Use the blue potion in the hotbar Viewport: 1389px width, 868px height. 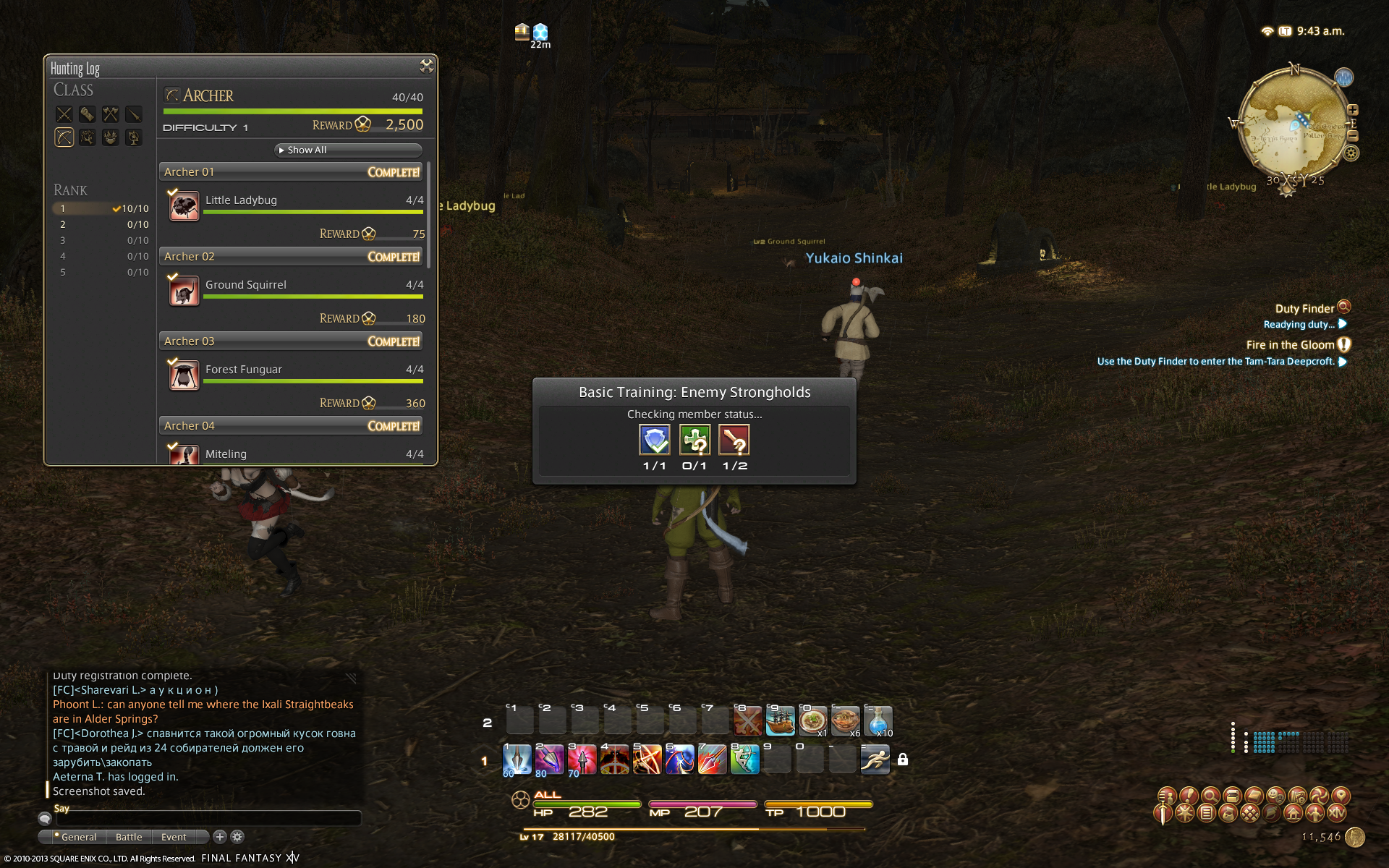point(878,721)
